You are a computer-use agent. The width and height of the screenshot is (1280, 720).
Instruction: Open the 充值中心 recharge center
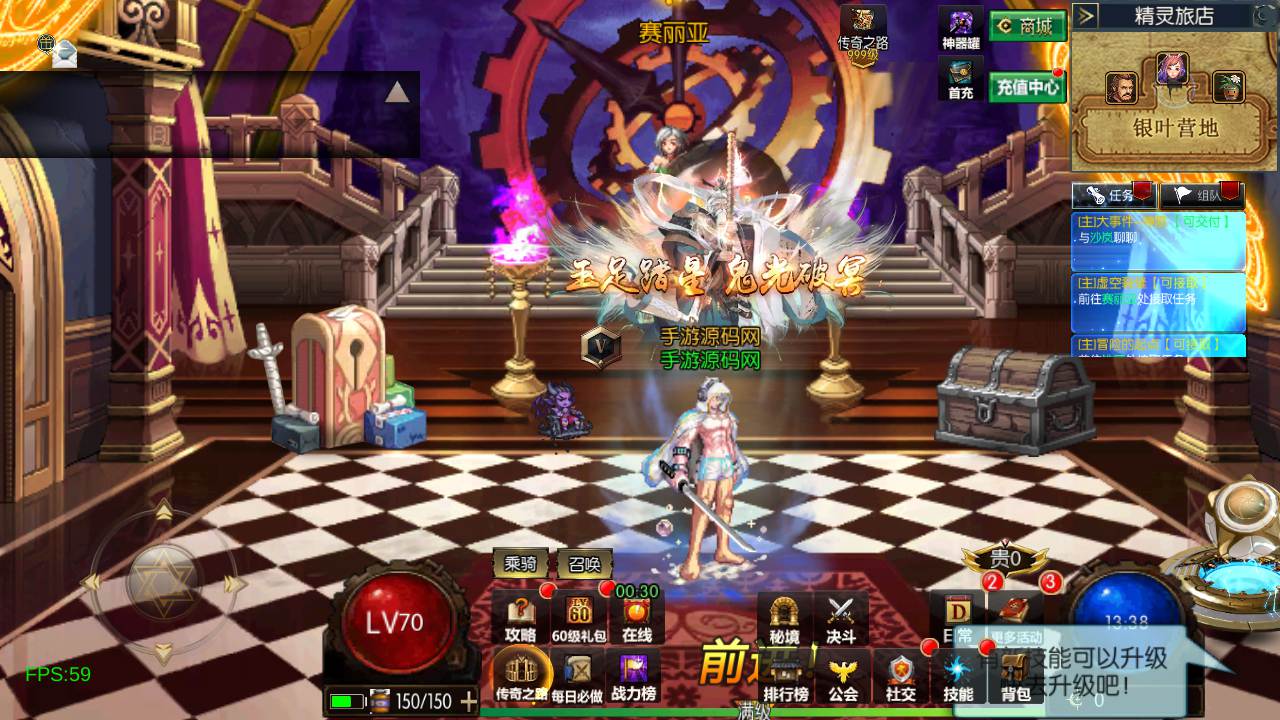(1027, 87)
